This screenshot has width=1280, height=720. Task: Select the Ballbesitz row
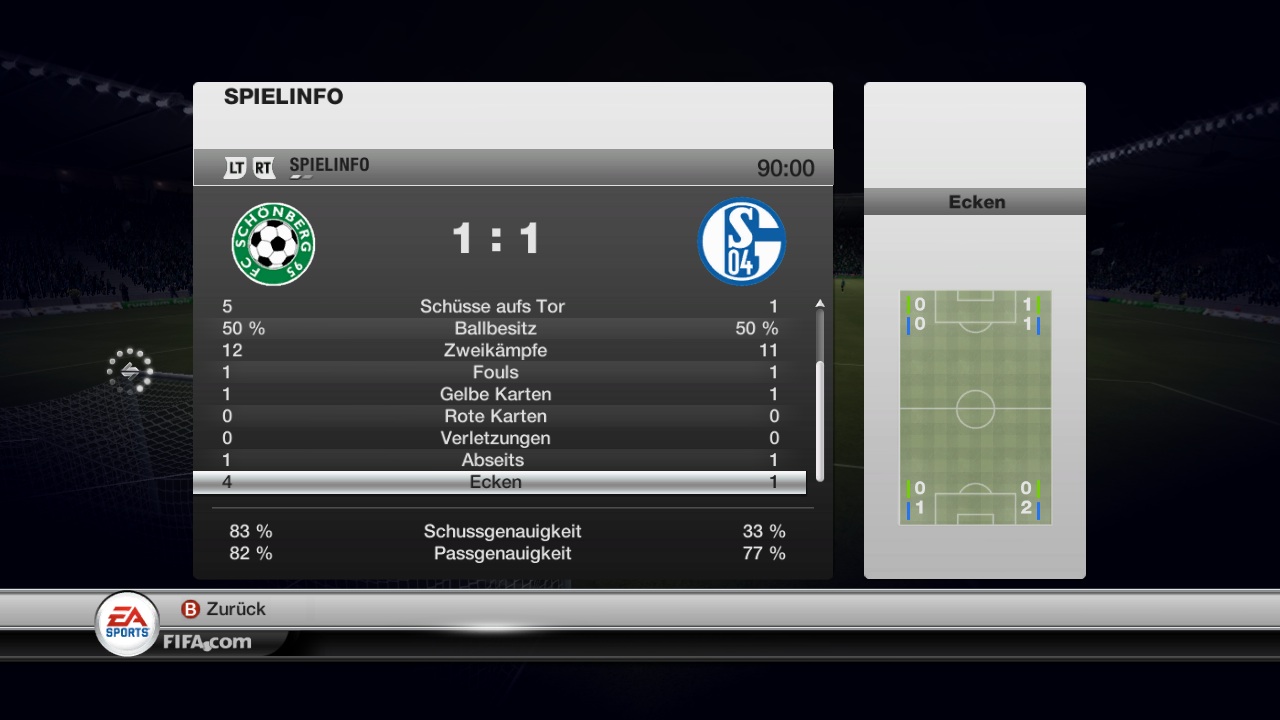pos(498,328)
